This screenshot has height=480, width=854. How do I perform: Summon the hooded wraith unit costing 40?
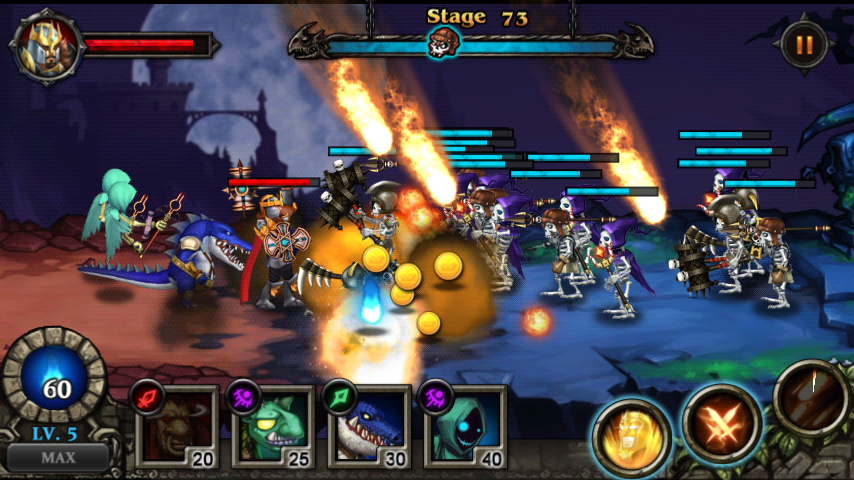pos(465,427)
